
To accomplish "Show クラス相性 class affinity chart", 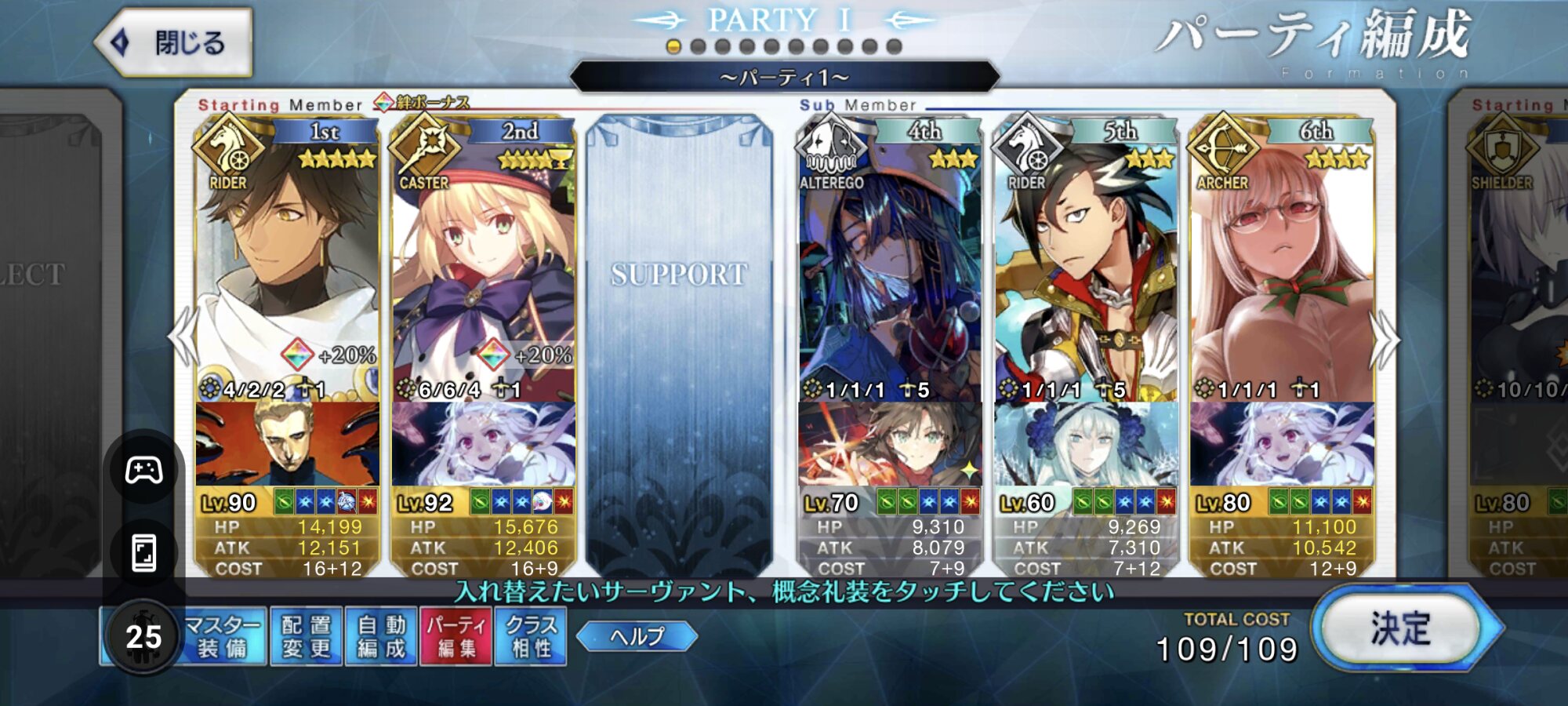I will coord(532,636).
